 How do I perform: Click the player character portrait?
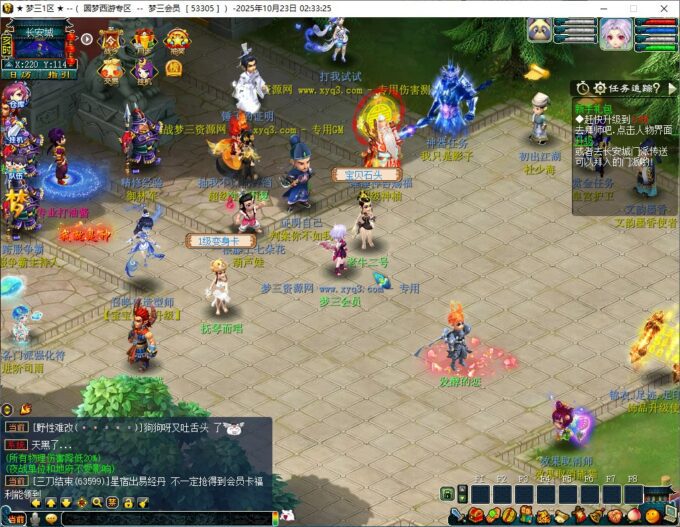(614, 34)
